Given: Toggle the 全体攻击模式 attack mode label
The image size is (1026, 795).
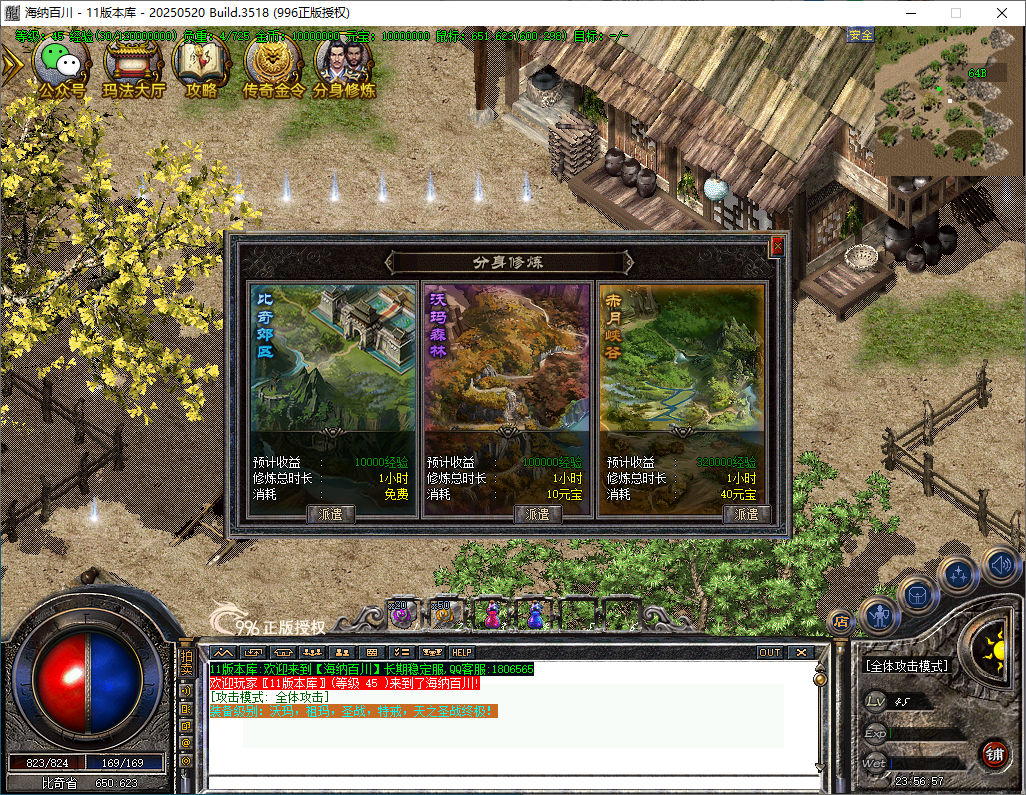Looking at the screenshot, I should (x=906, y=666).
